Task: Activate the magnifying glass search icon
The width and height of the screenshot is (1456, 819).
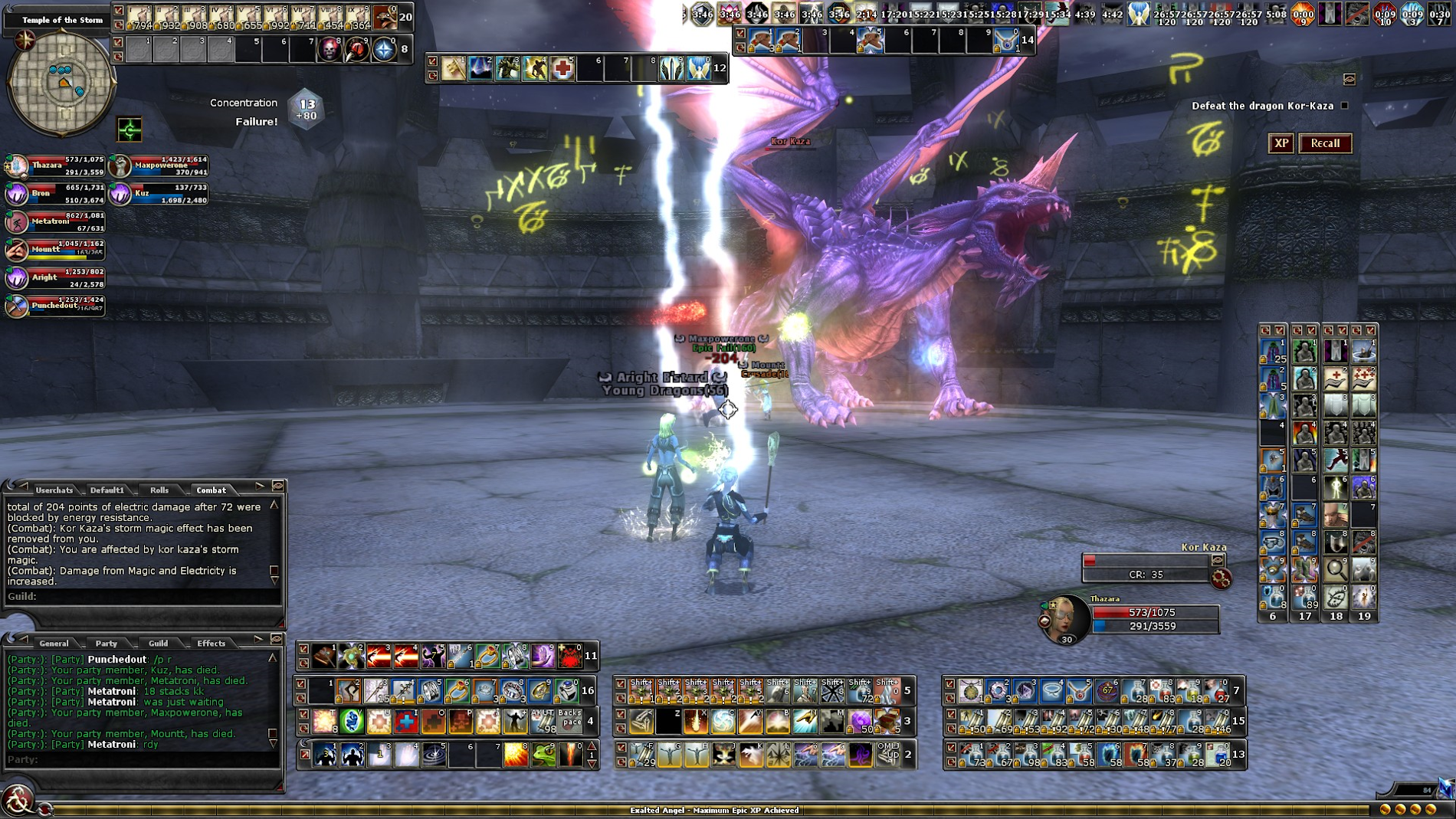Action: [x=1336, y=568]
